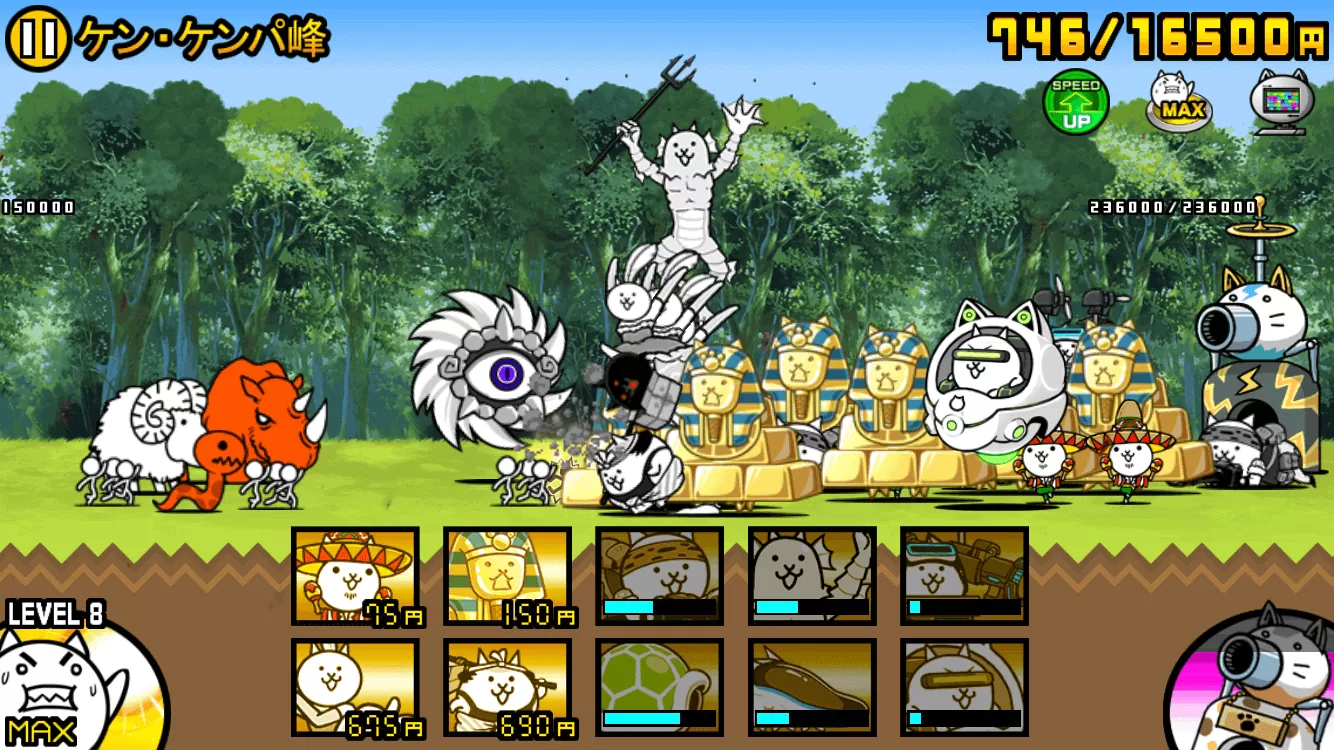The width and height of the screenshot is (1334, 750).
Task: Select the goggled cannon cat unit slot
Action: 964,576
